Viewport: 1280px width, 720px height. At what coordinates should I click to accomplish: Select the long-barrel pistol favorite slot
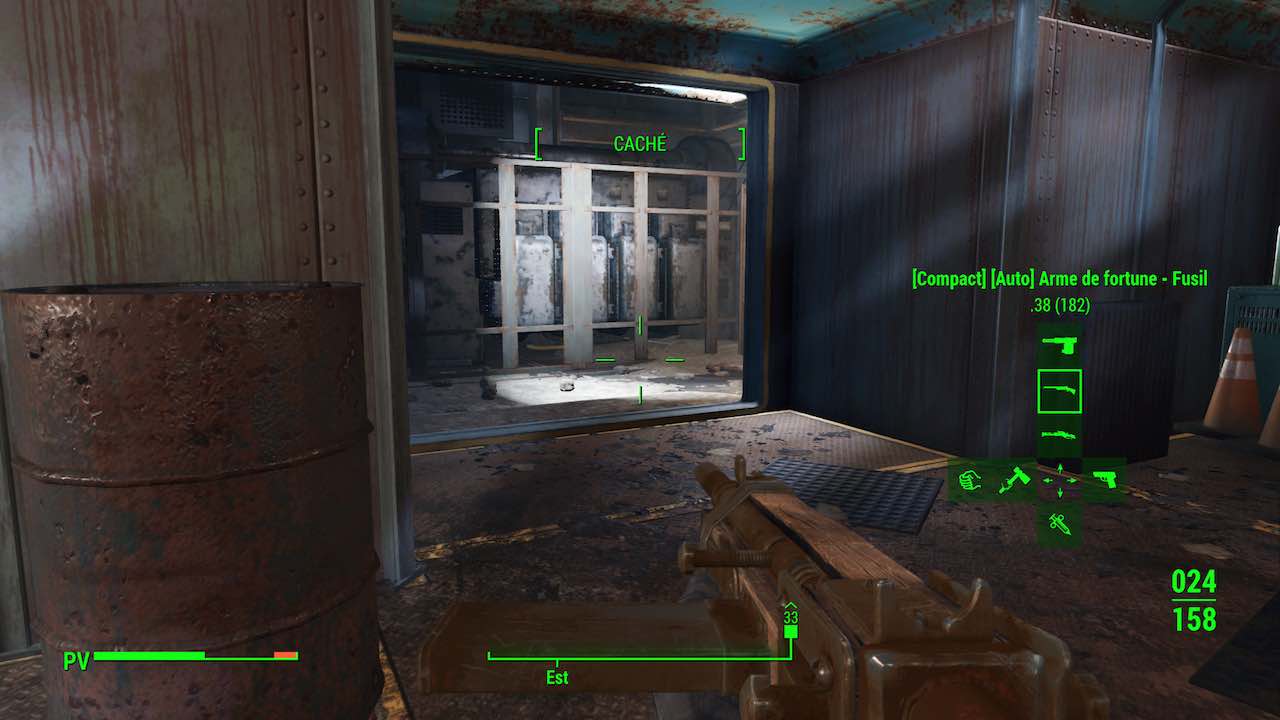pos(1059,345)
